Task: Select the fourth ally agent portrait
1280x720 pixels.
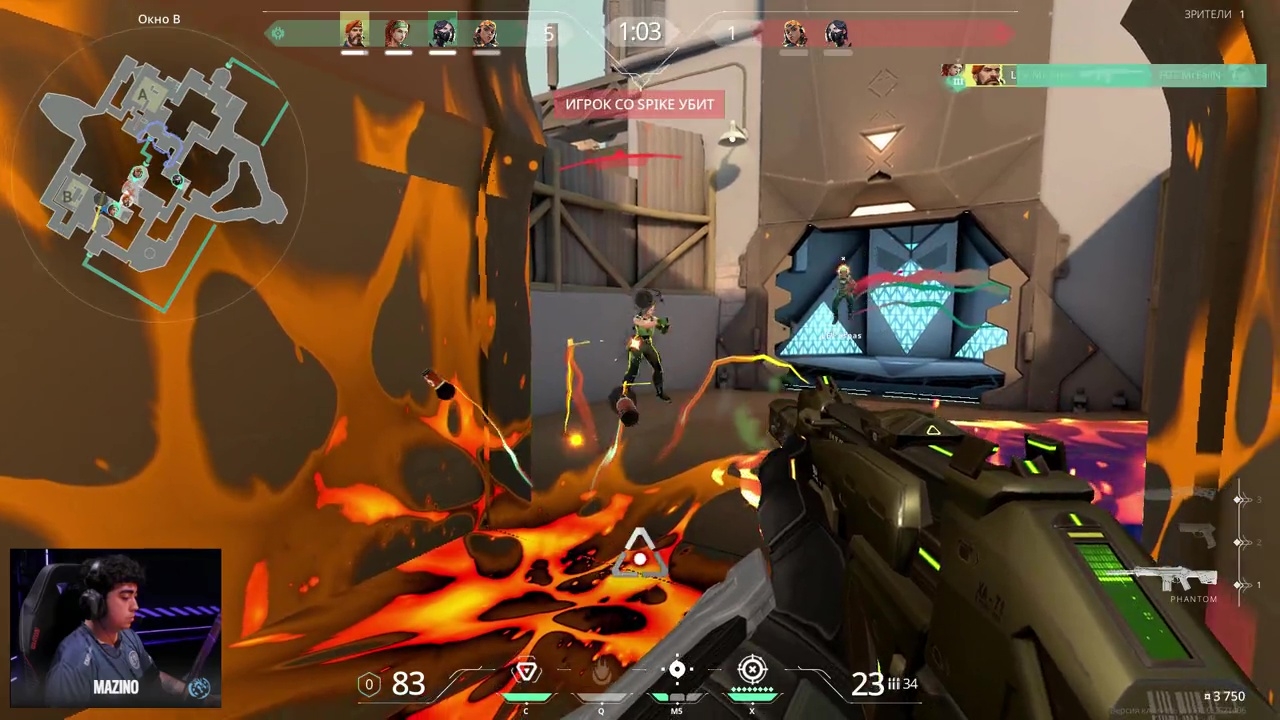Action: coord(486,33)
